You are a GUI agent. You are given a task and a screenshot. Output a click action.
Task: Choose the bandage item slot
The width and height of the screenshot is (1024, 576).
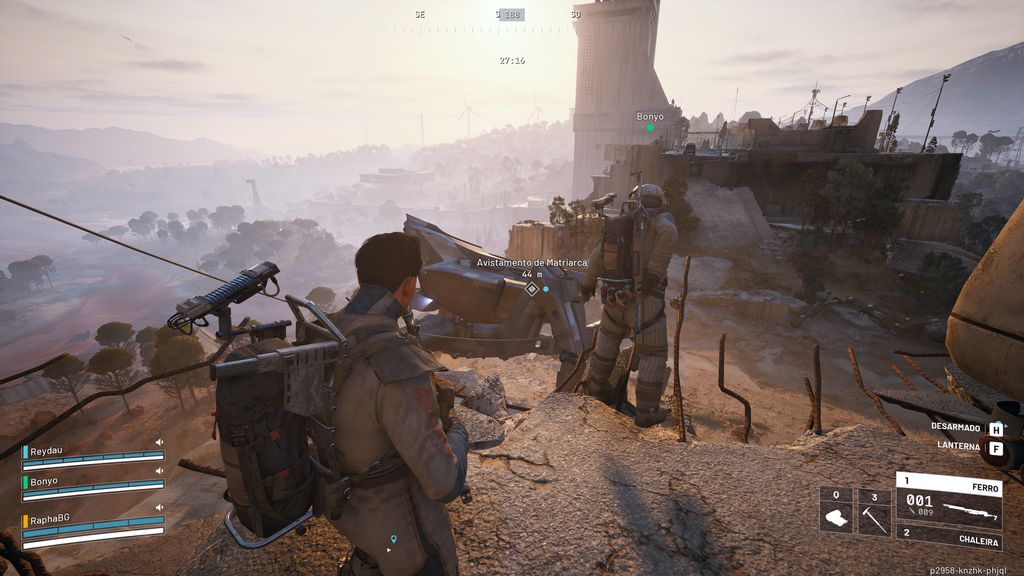click(x=836, y=512)
